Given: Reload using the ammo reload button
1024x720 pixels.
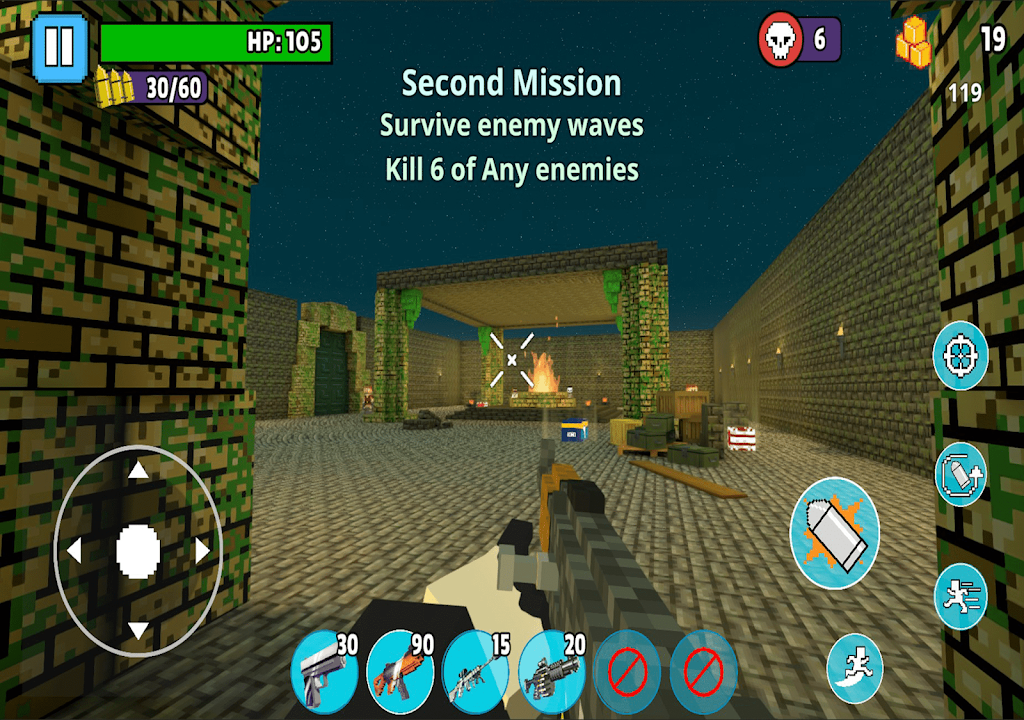Looking at the screenshot, I should [x=961, y=473].
